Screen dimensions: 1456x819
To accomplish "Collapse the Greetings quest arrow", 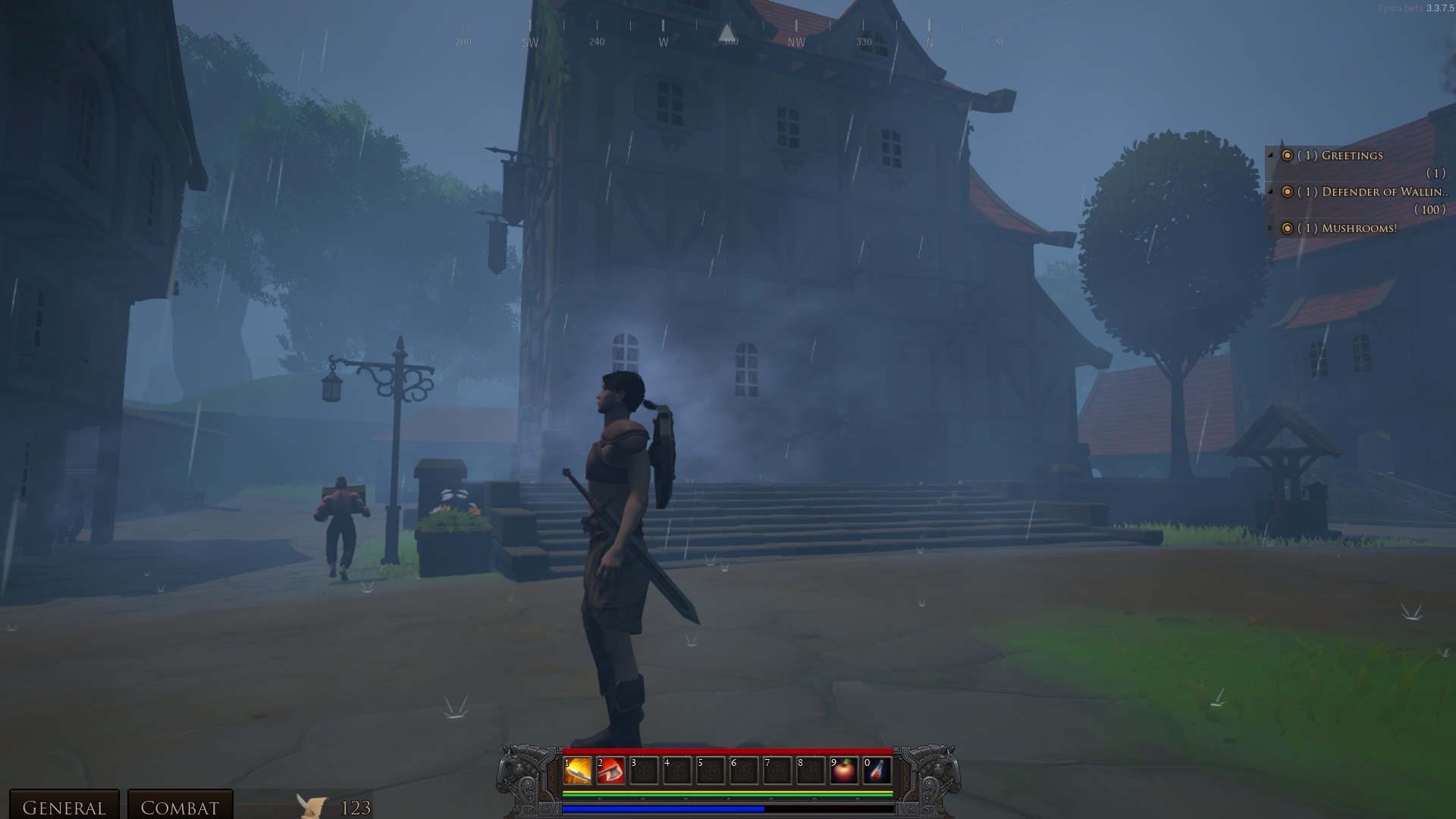I will tap(1271, 155).
